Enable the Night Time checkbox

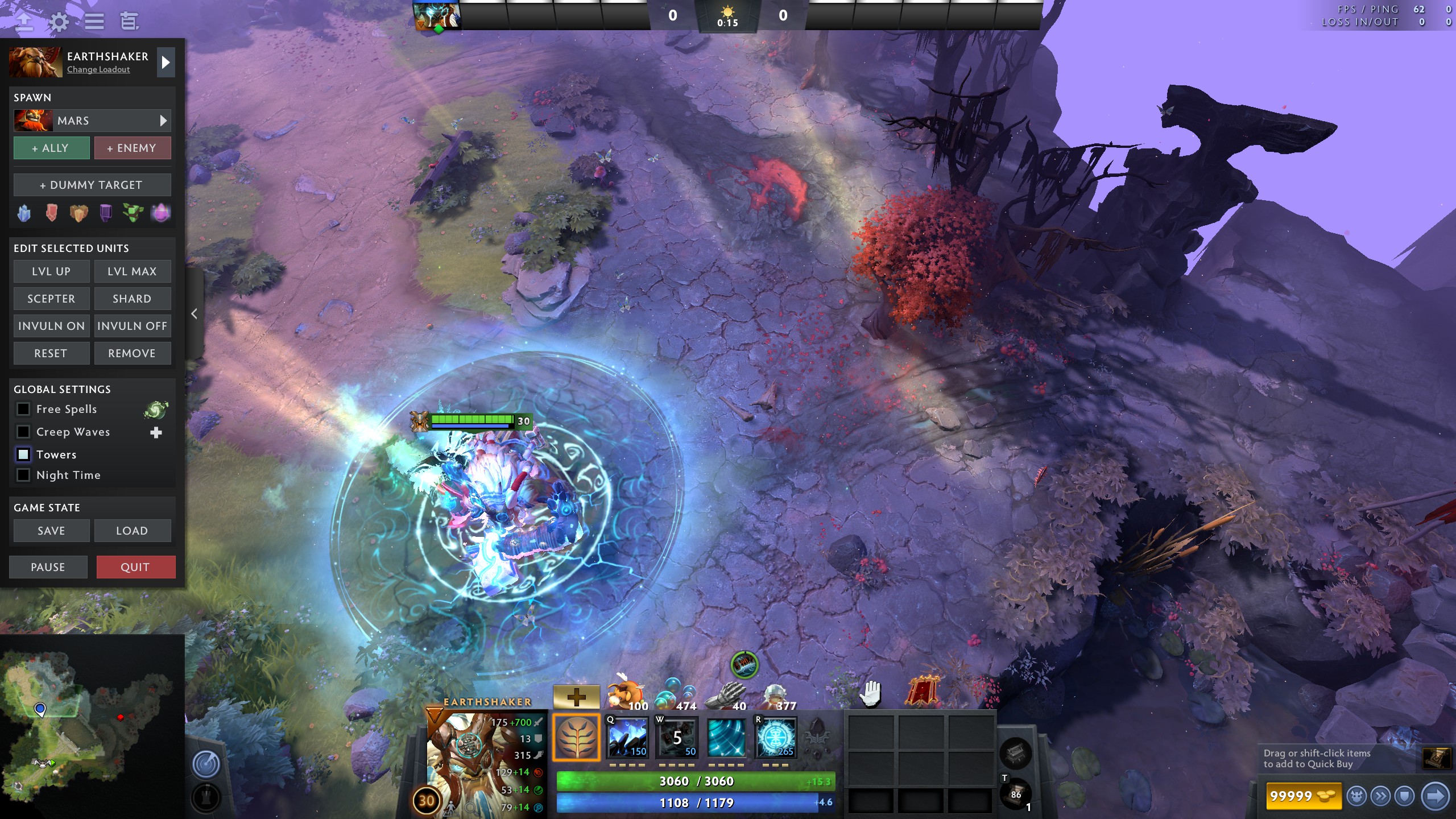coord(23,475)
